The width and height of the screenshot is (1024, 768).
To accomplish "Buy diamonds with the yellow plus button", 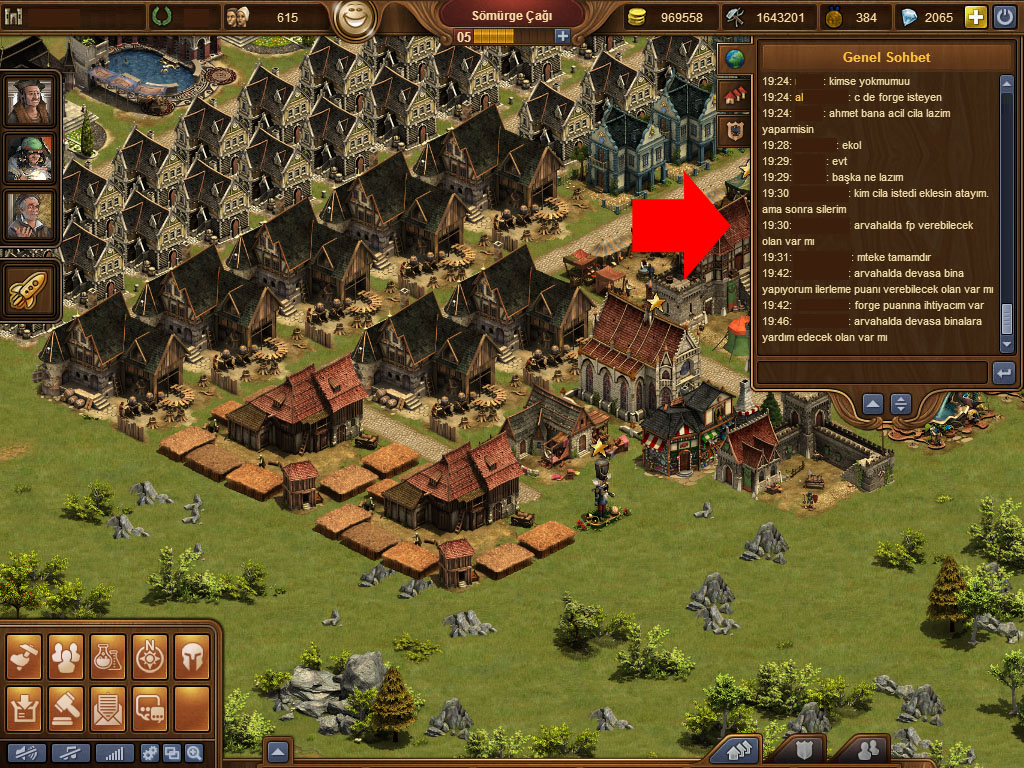I will [975, 16].
